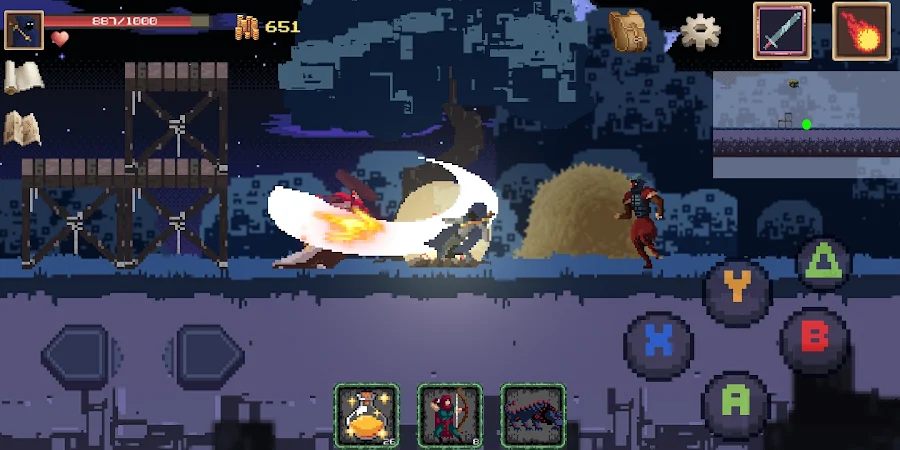Activate the fireball spell slot
The image size is (900, 450).
tap(861, 31)
